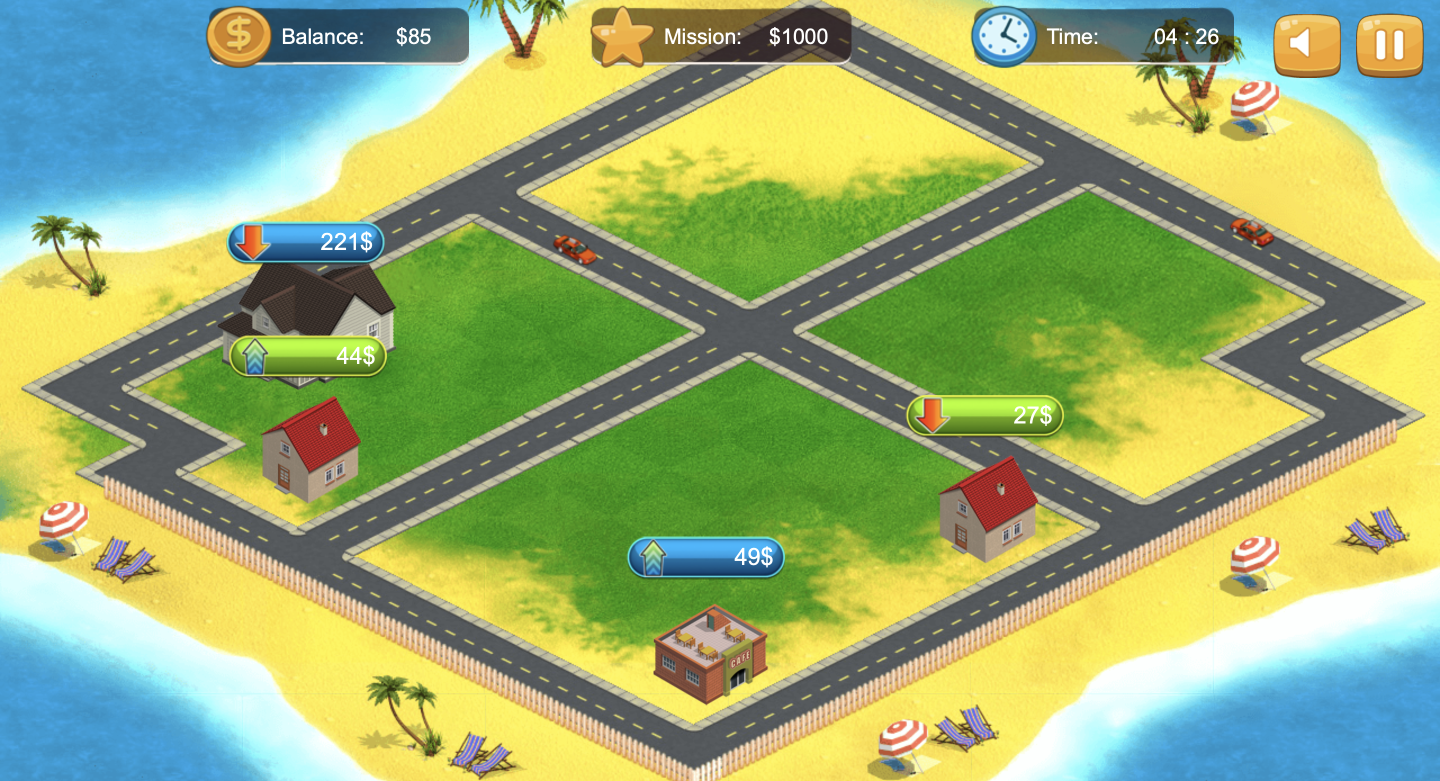Click the 221$ price tag with the red arrow
This screenshot has width=1440, height=781.
pos(306,242)
